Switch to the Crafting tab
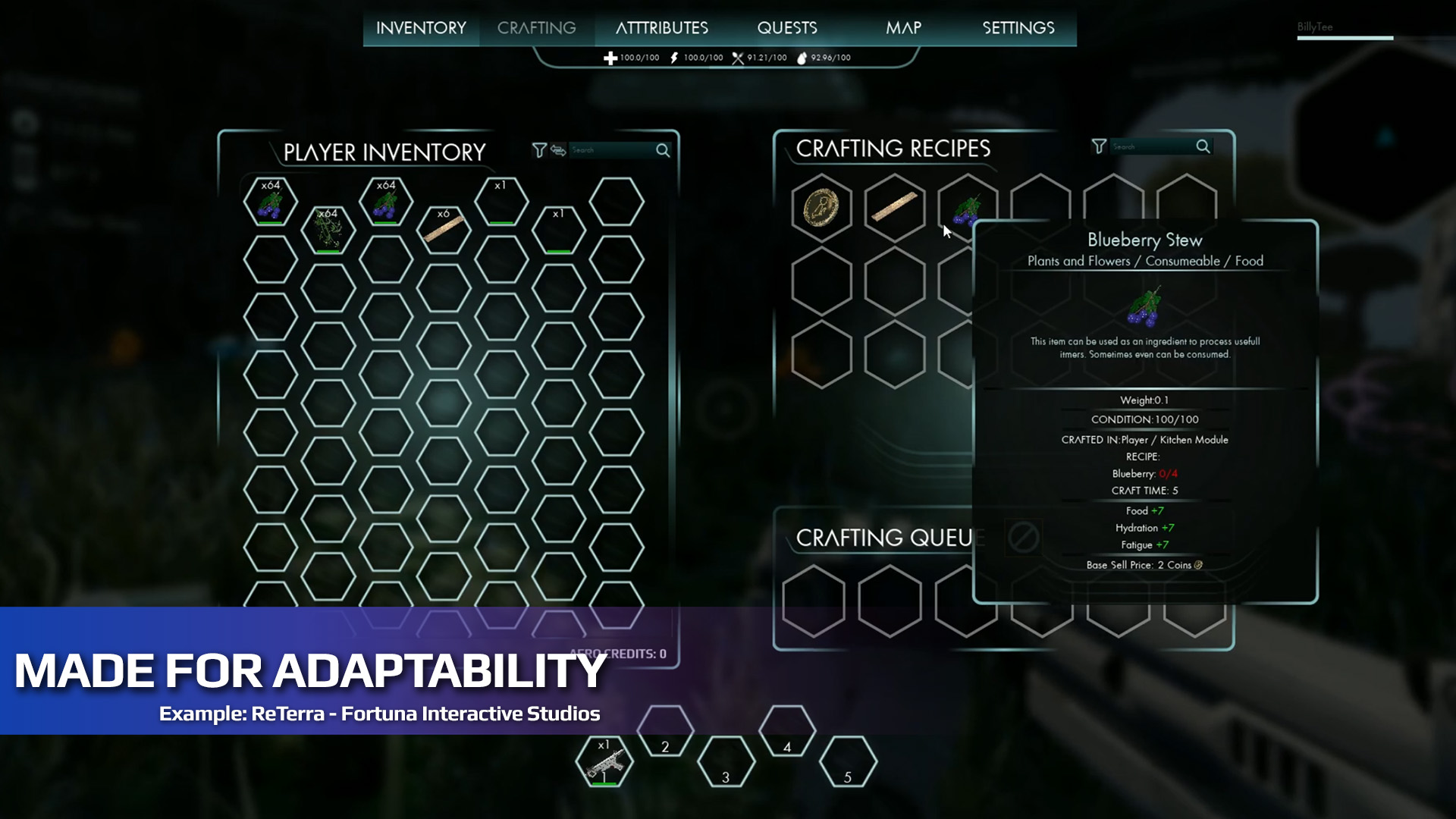The height and width of the screenshot is (819, 1456). 536,27
